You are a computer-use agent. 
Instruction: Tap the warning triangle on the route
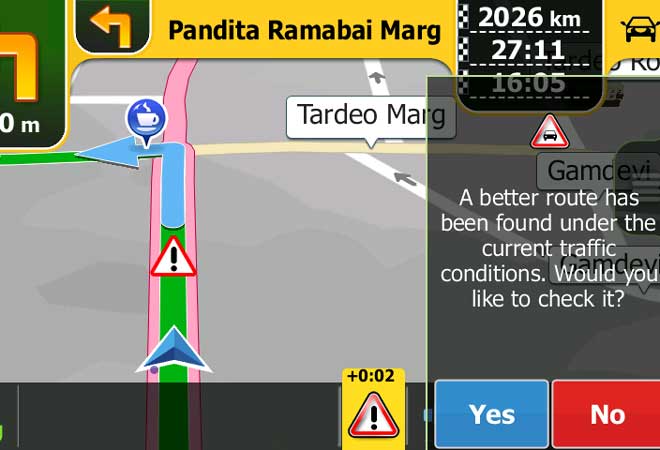pos(173,257)
